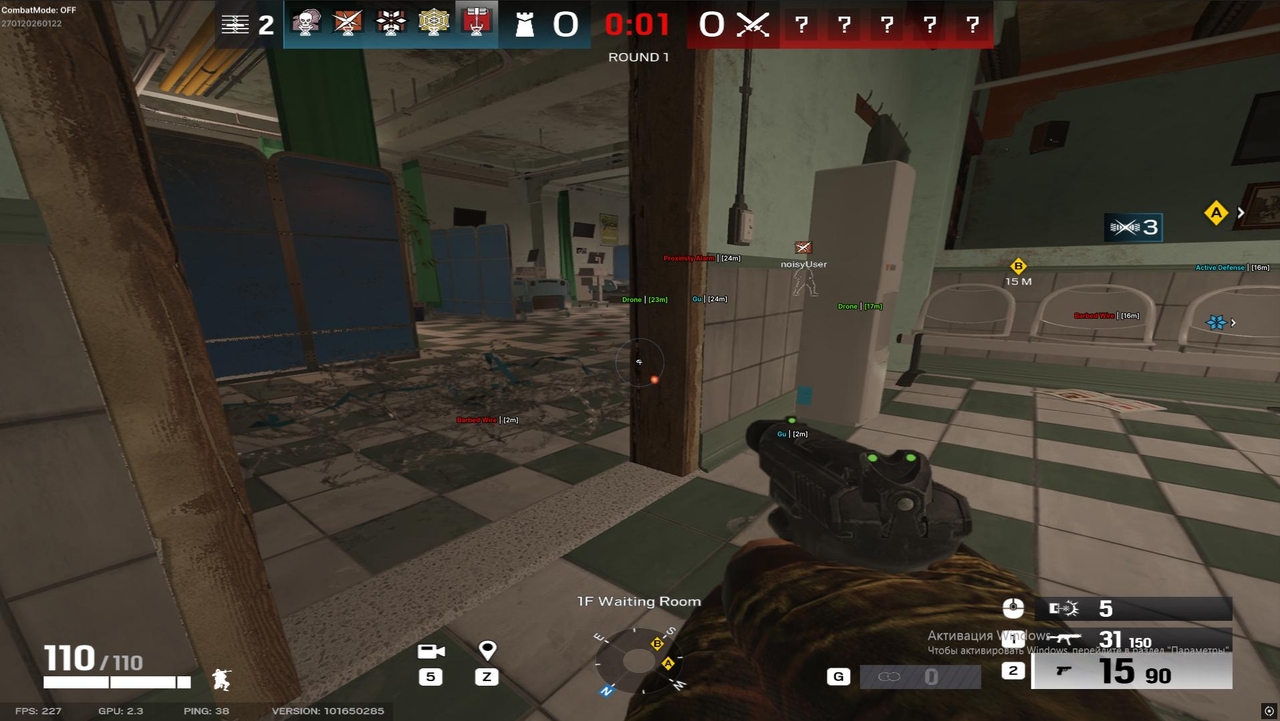Click the ping location pin icon bound to Z

pyautogui.click(x=486, y=650)
